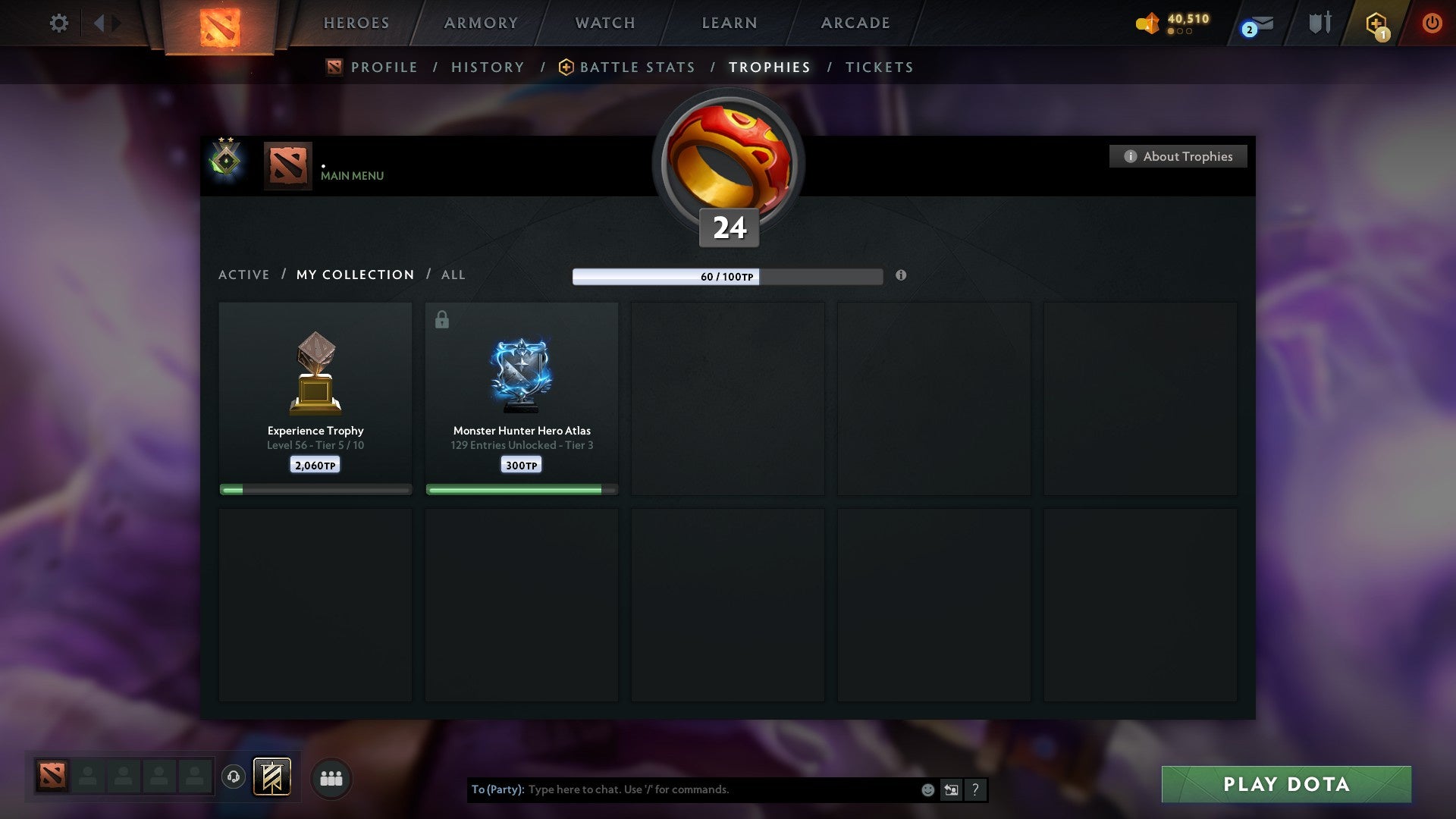Click the power/logout icon
This screenshot has width=1456, height=819.
(x=1432, y=23)
